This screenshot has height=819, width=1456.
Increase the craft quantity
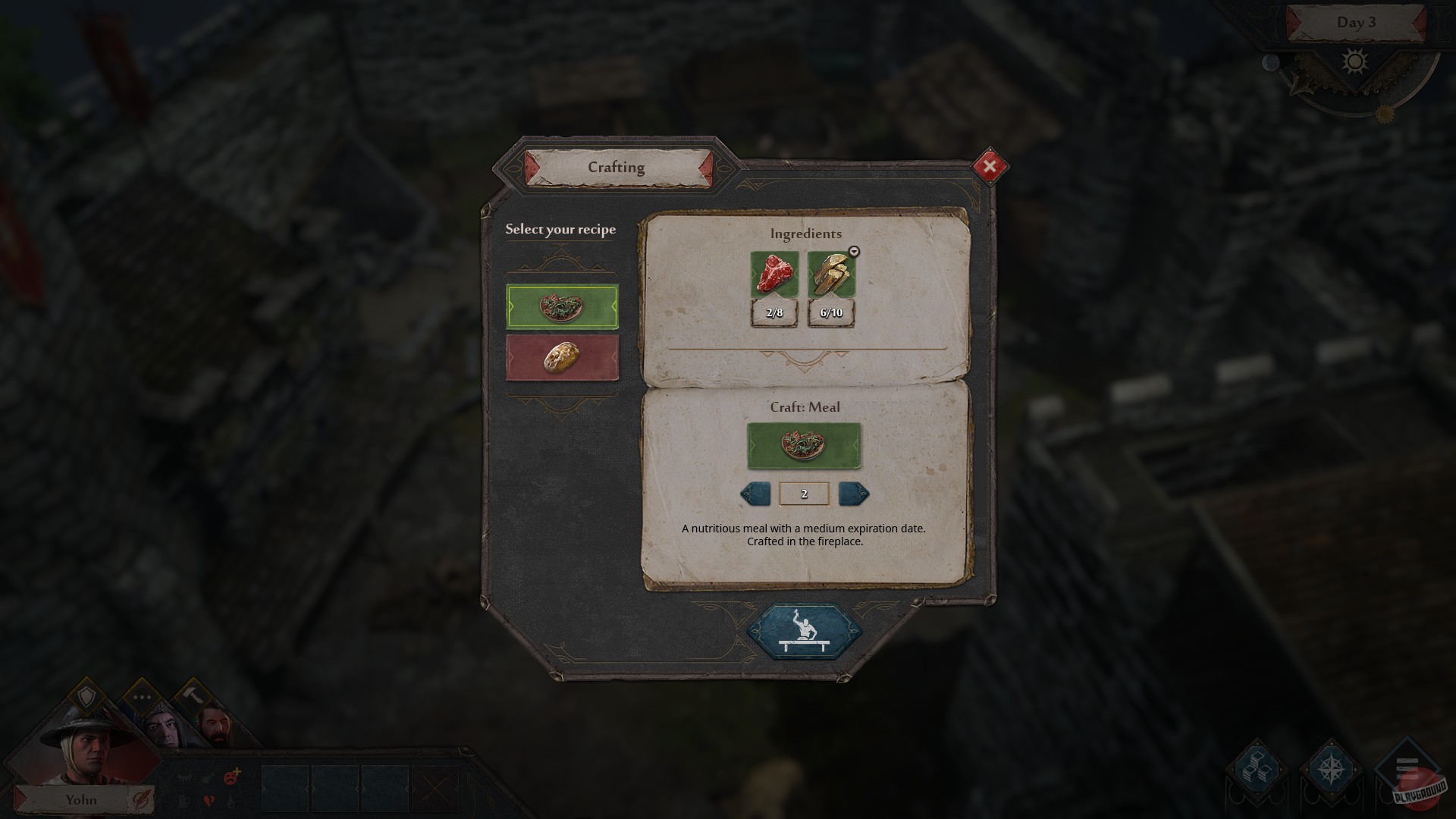tap(855, 493)
